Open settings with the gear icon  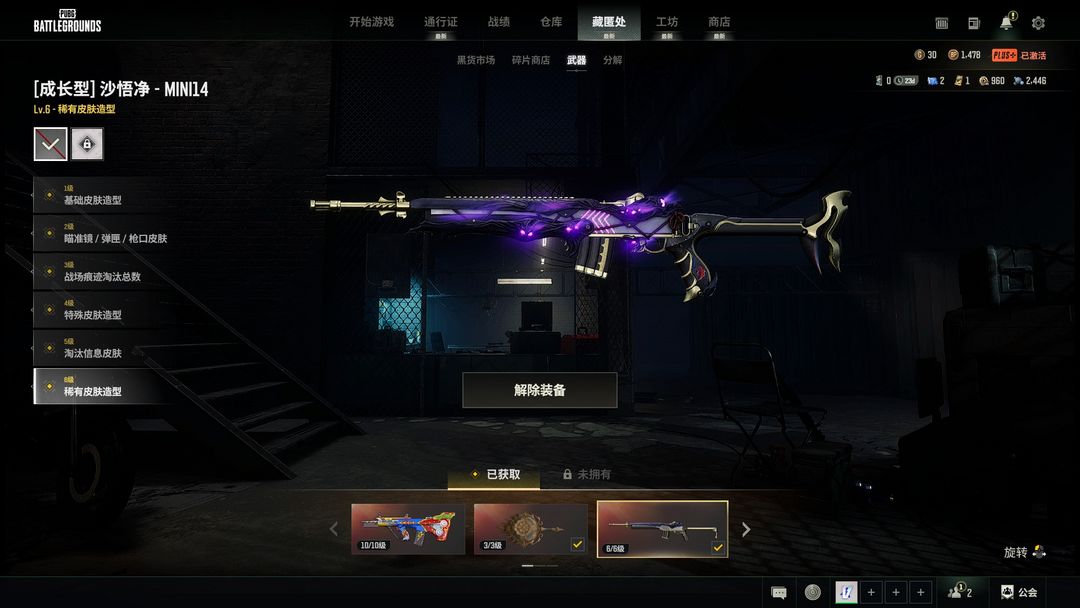[x=1038, y=23]
